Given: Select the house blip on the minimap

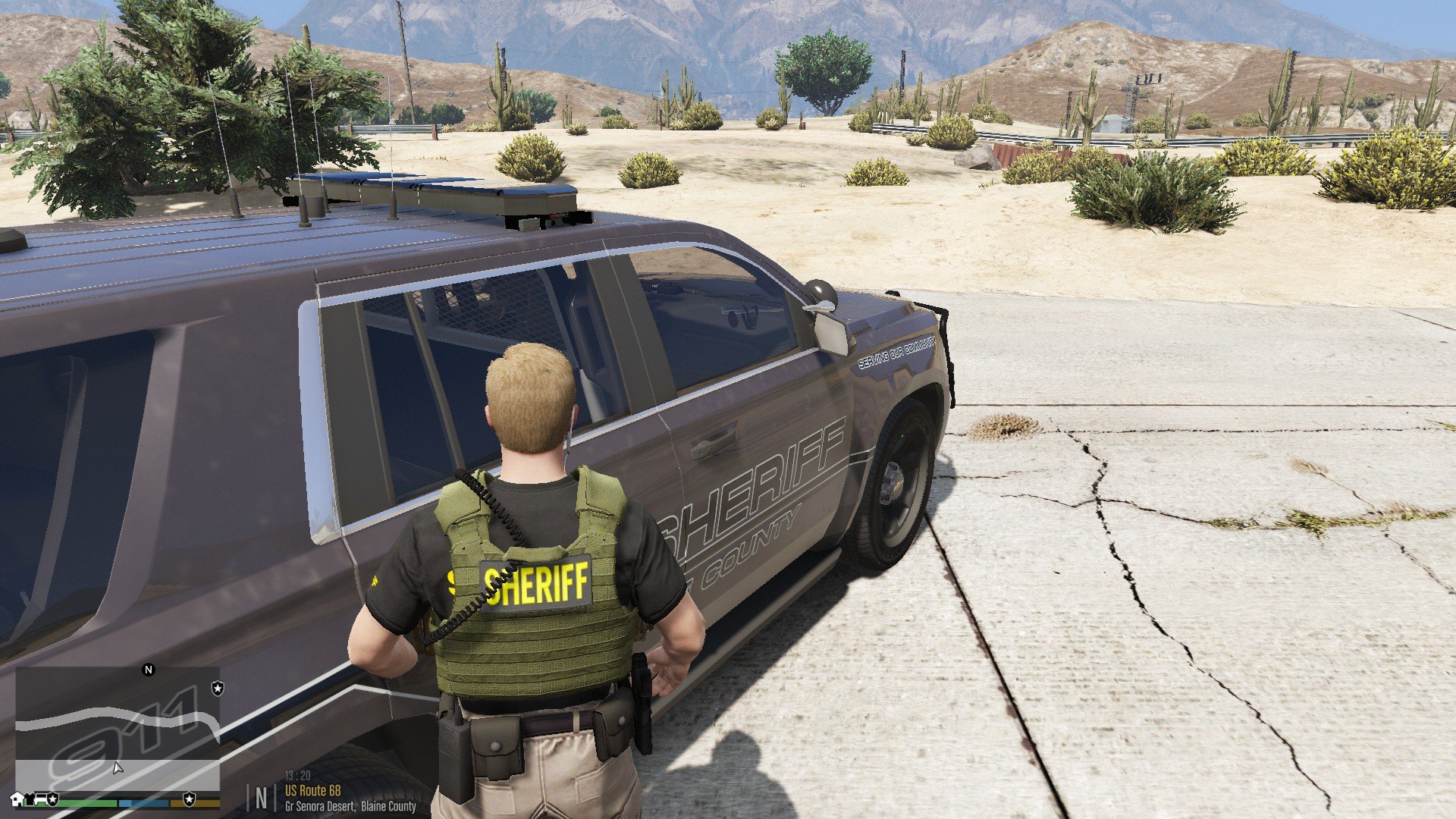Looking at the screenshot, I should (17, 799).
